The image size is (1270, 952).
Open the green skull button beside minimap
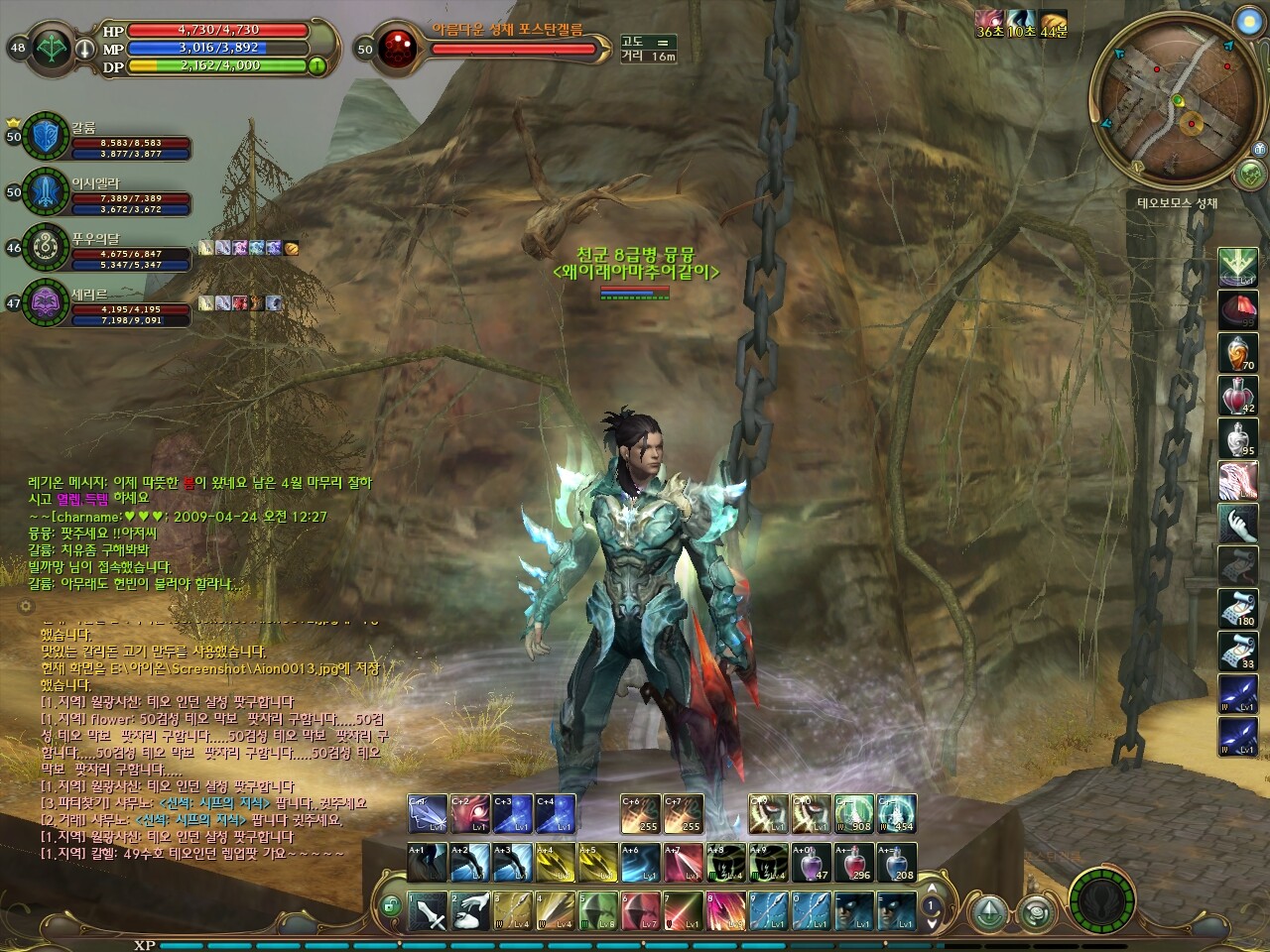pyautogui.click(x=1249, y=176)
